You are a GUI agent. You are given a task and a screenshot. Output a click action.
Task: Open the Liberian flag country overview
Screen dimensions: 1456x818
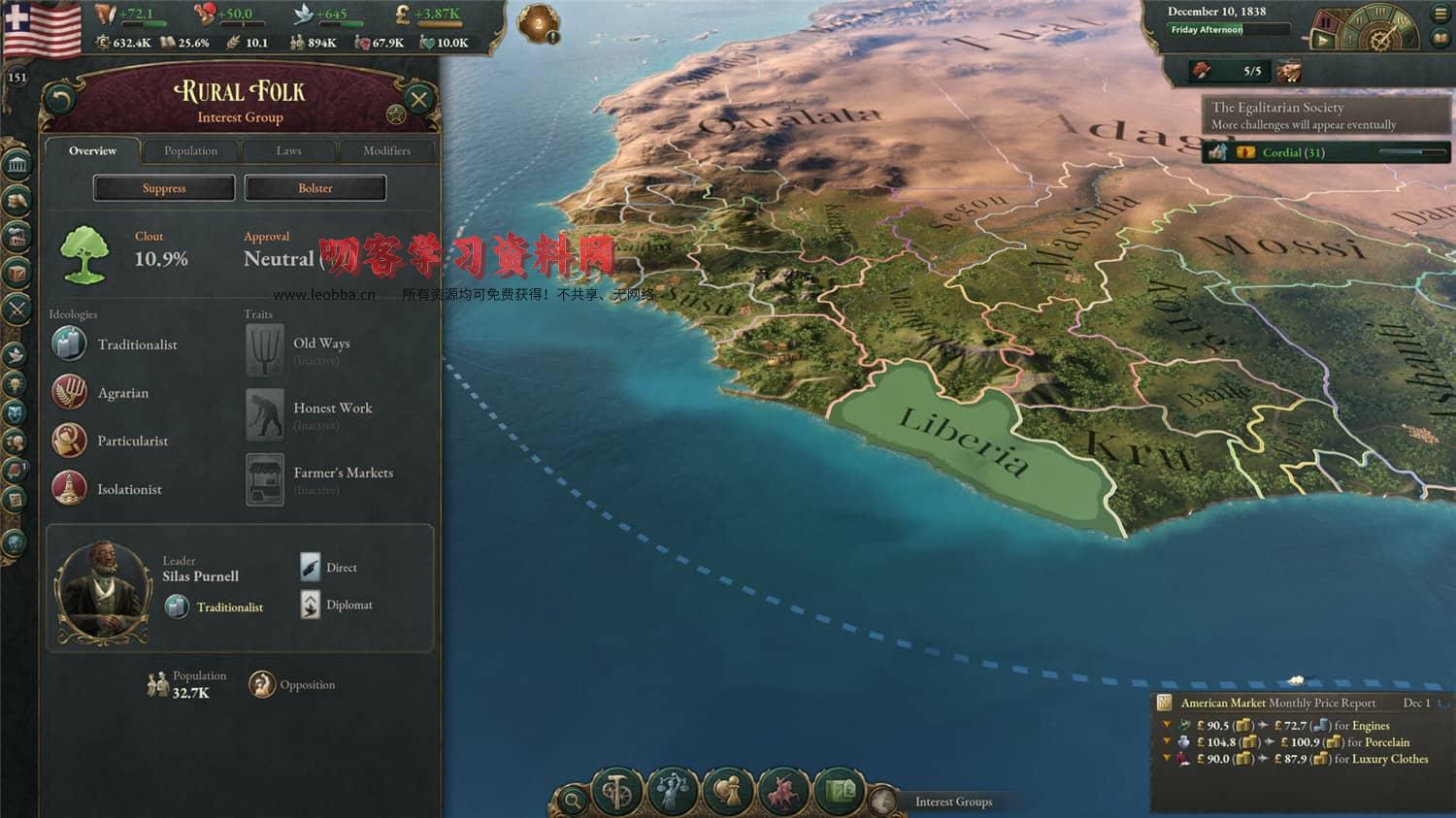tap(43, 27)
